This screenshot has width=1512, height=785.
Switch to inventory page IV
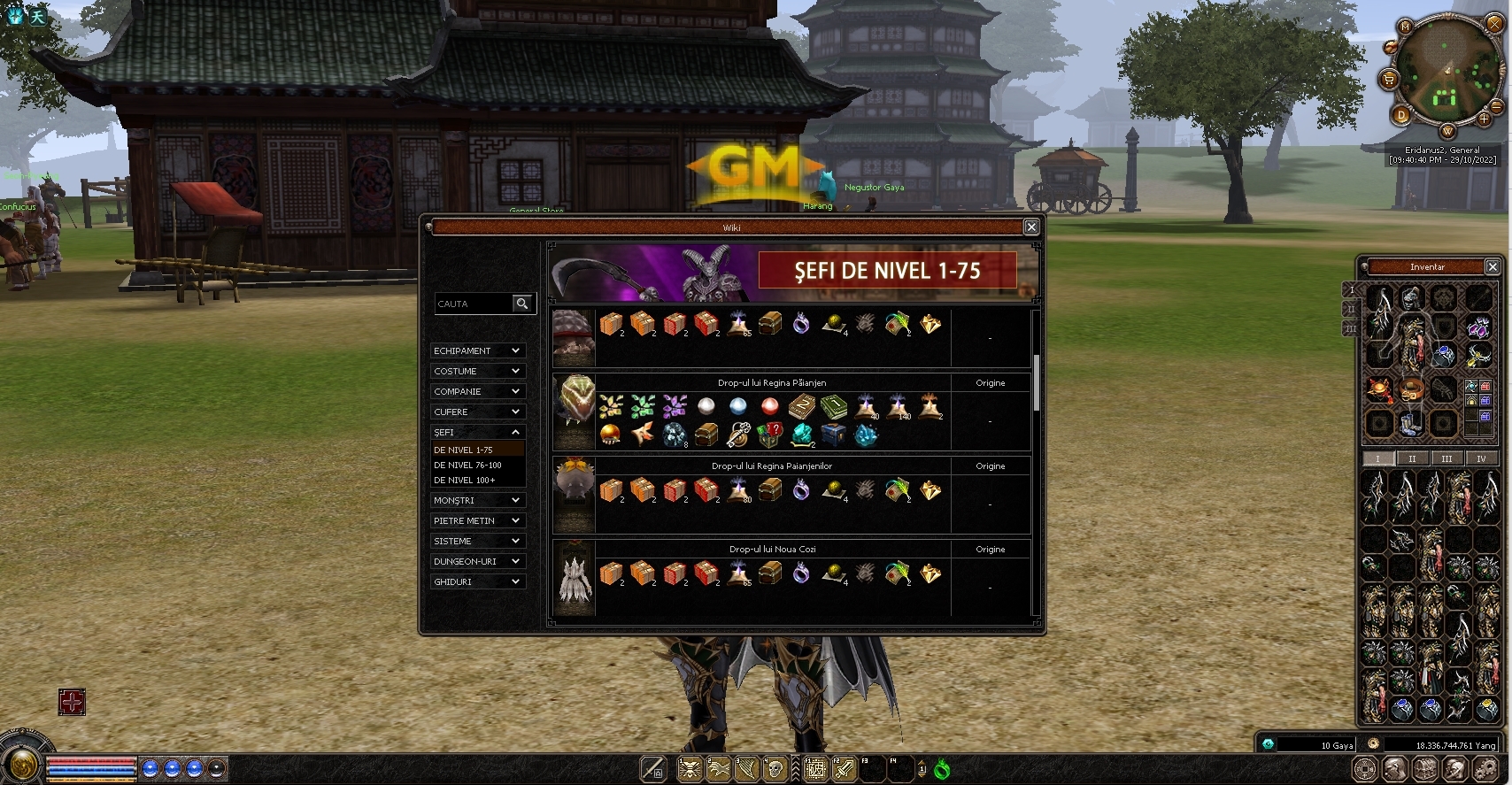click(1481, 458)
